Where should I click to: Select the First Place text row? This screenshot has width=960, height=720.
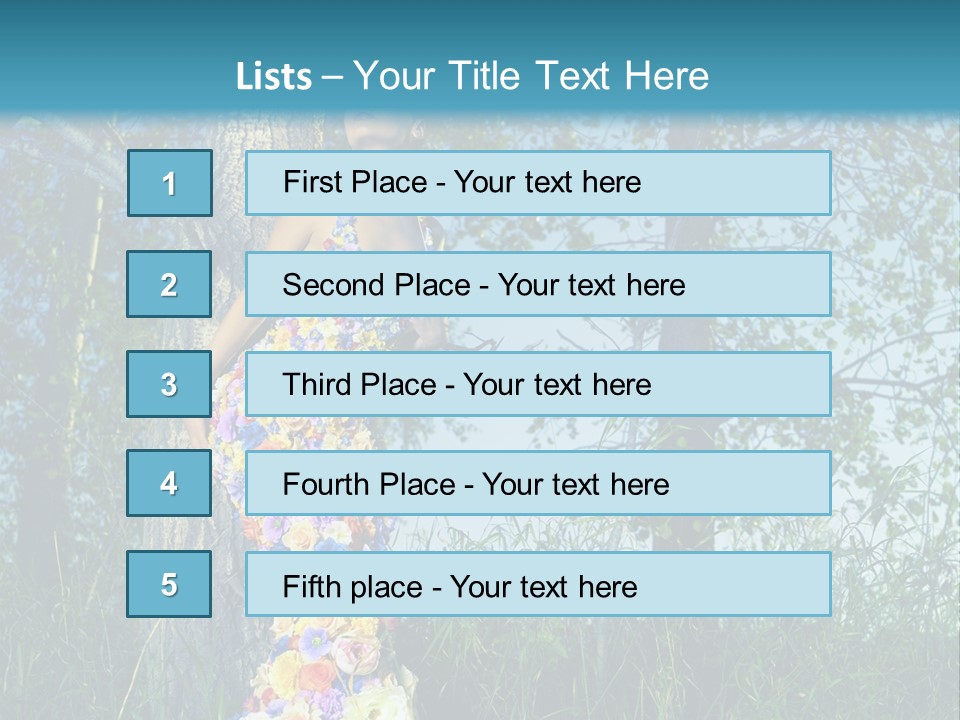click(538, 183)
